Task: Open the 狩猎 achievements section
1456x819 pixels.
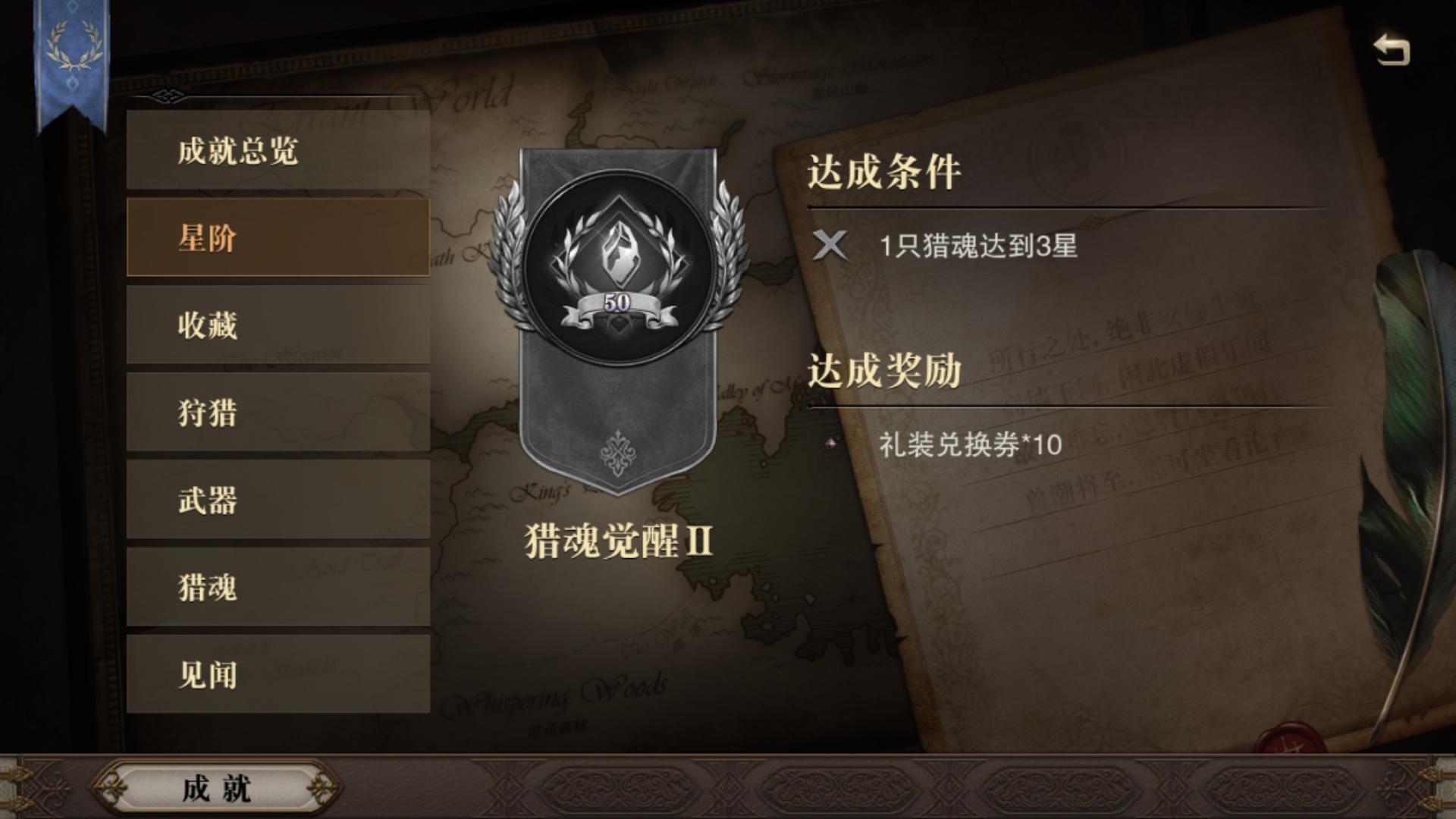Action: [x=279, y=412]
